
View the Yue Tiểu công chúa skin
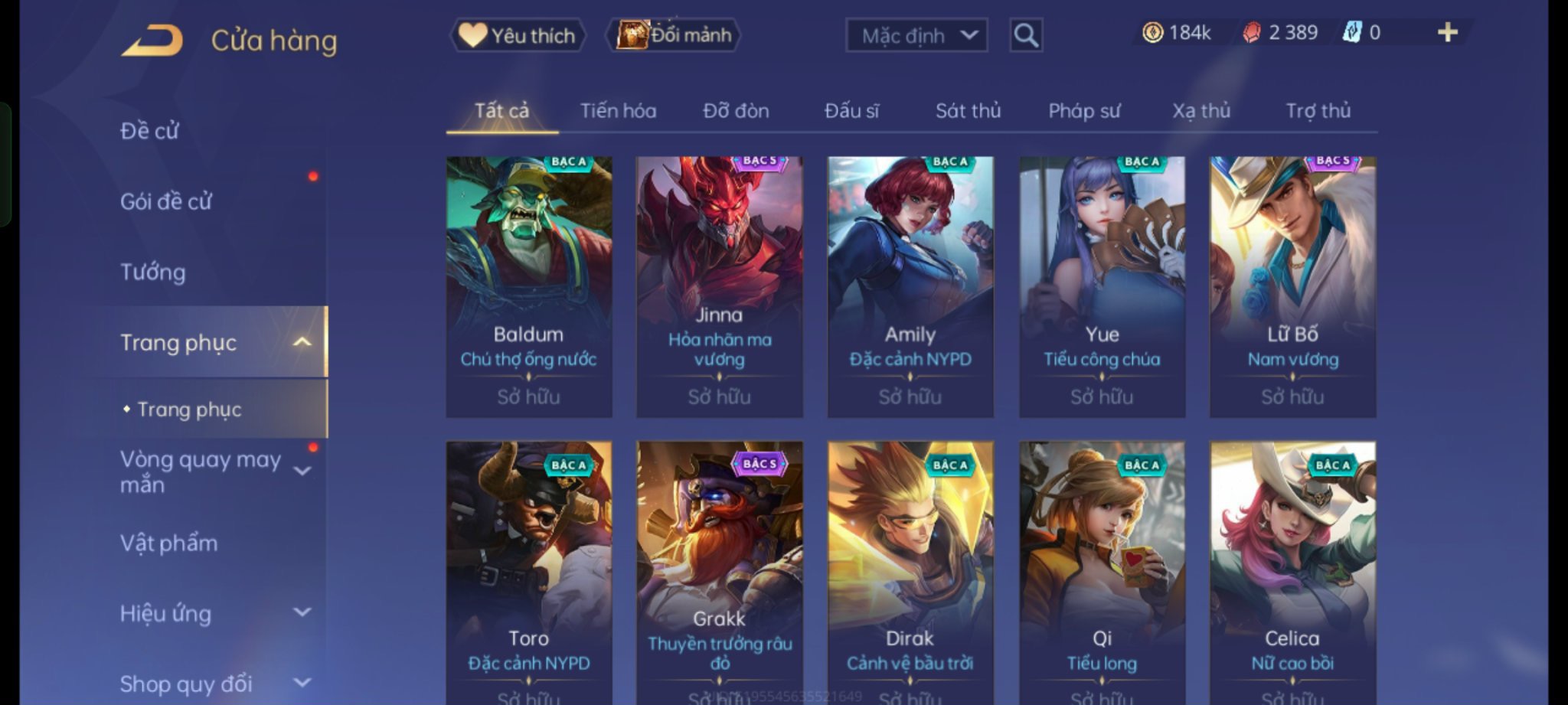point(1102,286)
